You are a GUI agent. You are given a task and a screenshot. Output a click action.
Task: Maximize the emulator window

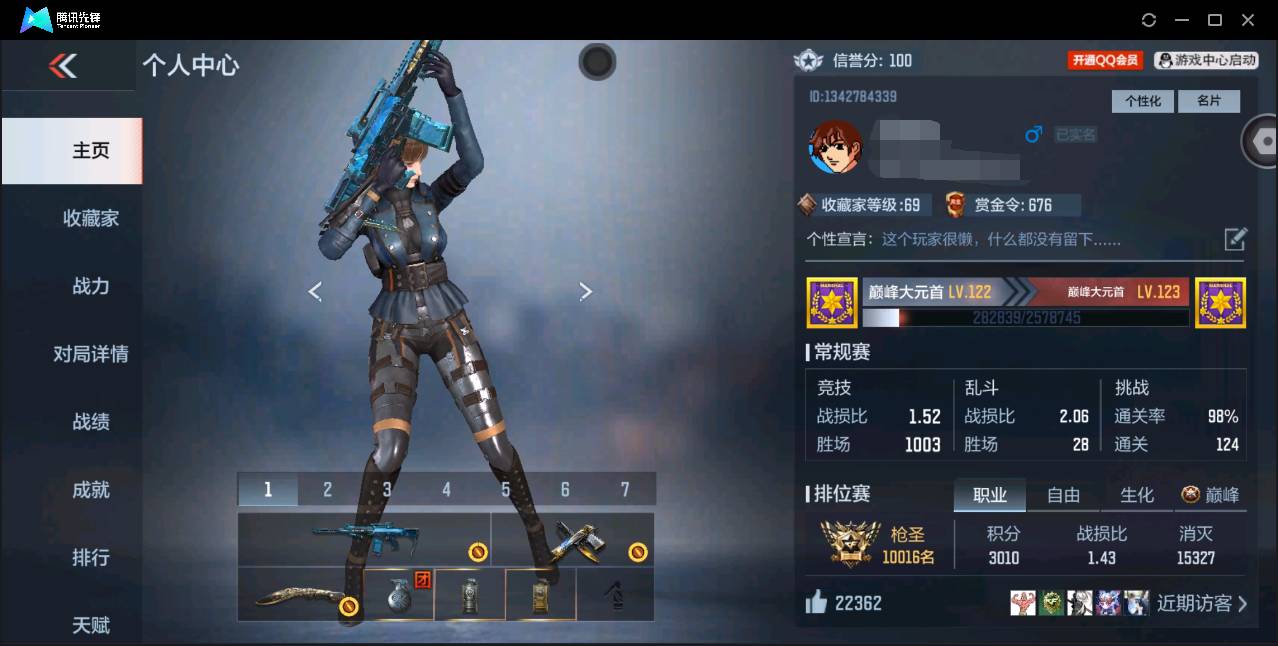[x=1215, y=20]
